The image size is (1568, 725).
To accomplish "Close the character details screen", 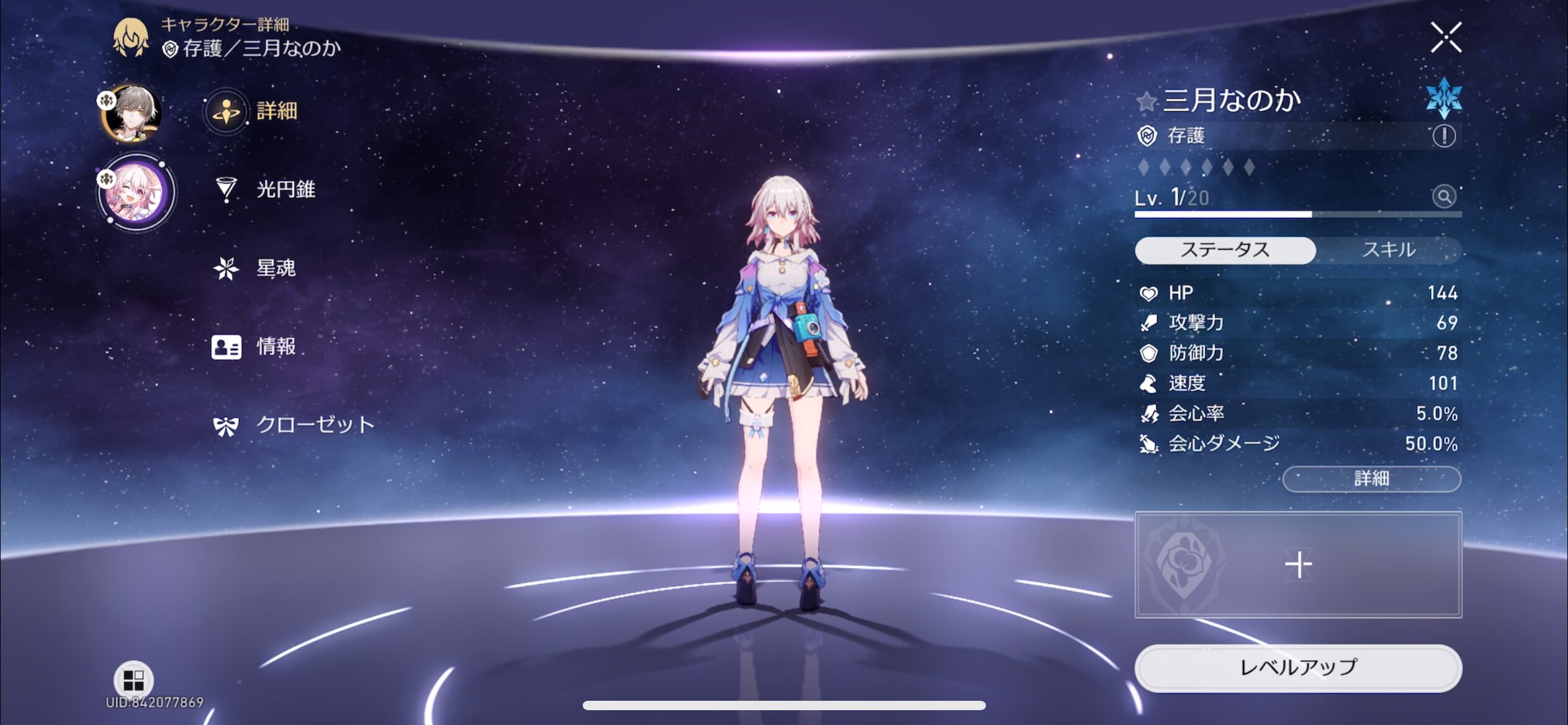I will click(x=1445, y=38).
